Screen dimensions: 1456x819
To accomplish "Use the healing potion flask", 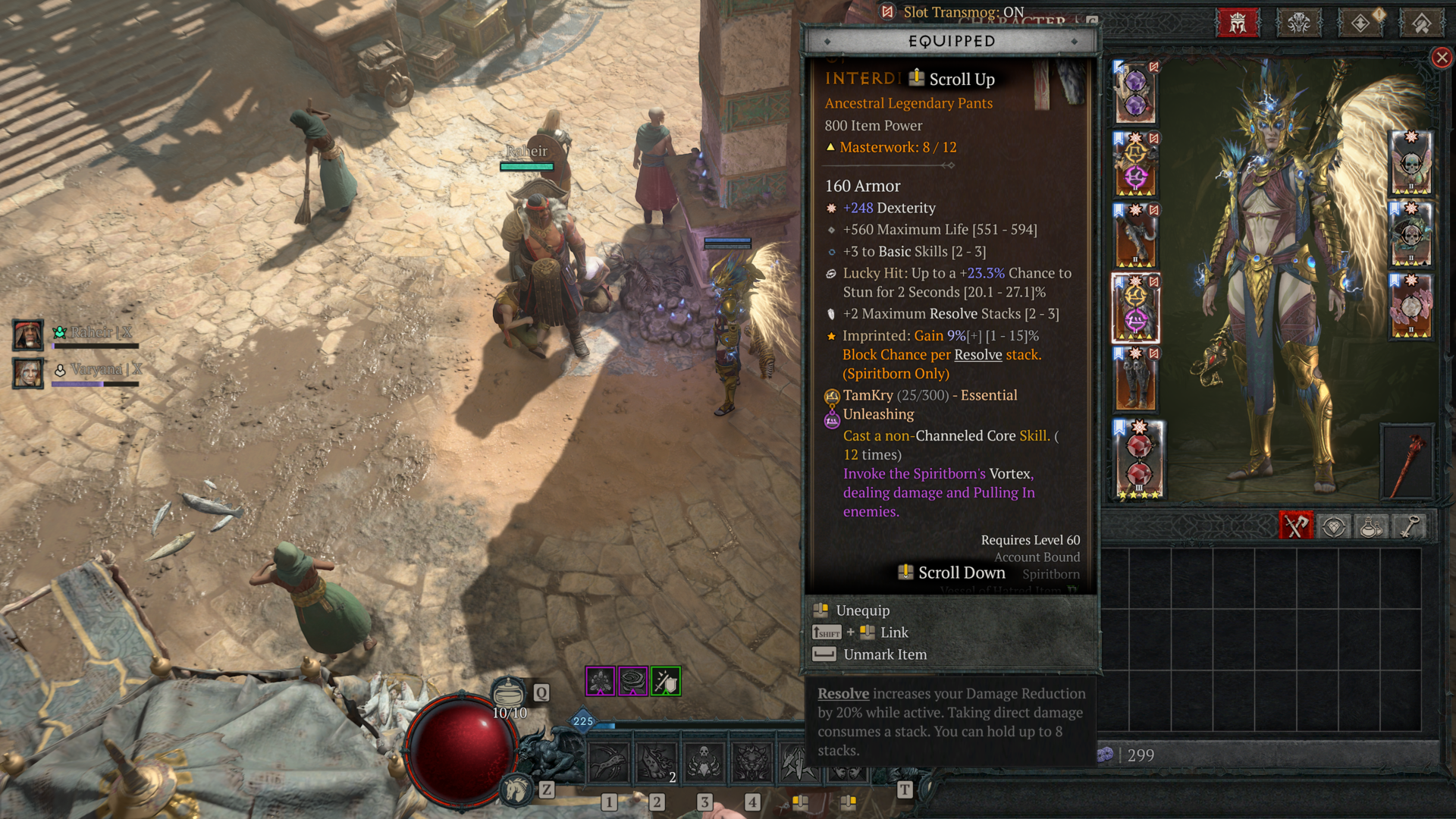I will [509, 693].
